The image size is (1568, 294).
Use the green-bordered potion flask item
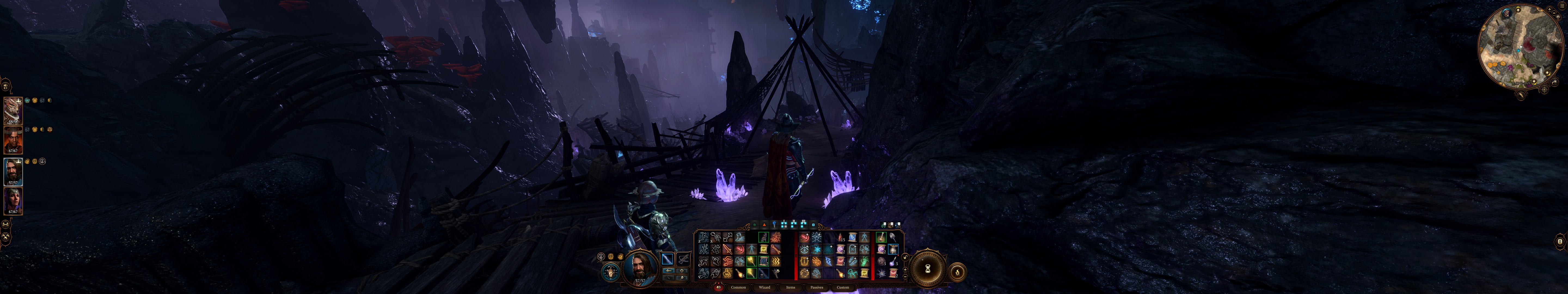point(881,237)
